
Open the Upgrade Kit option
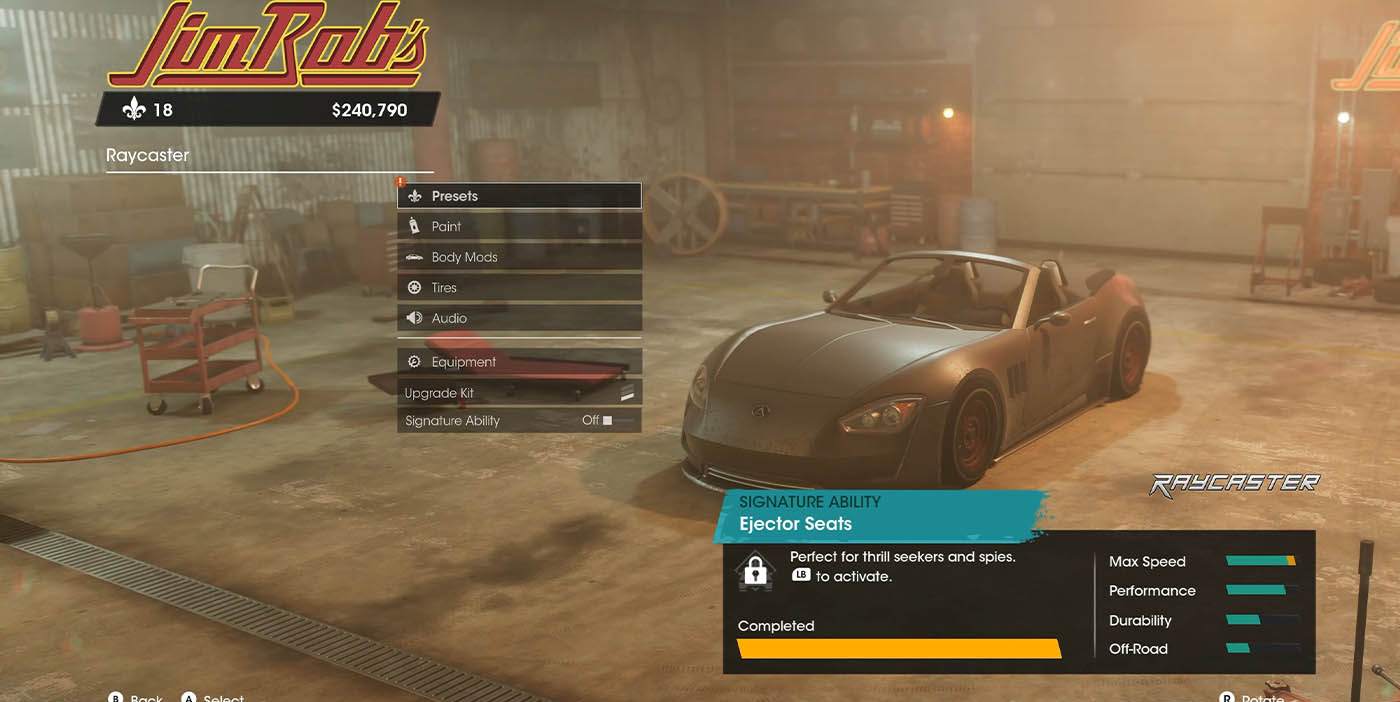(x=519, y=393)
